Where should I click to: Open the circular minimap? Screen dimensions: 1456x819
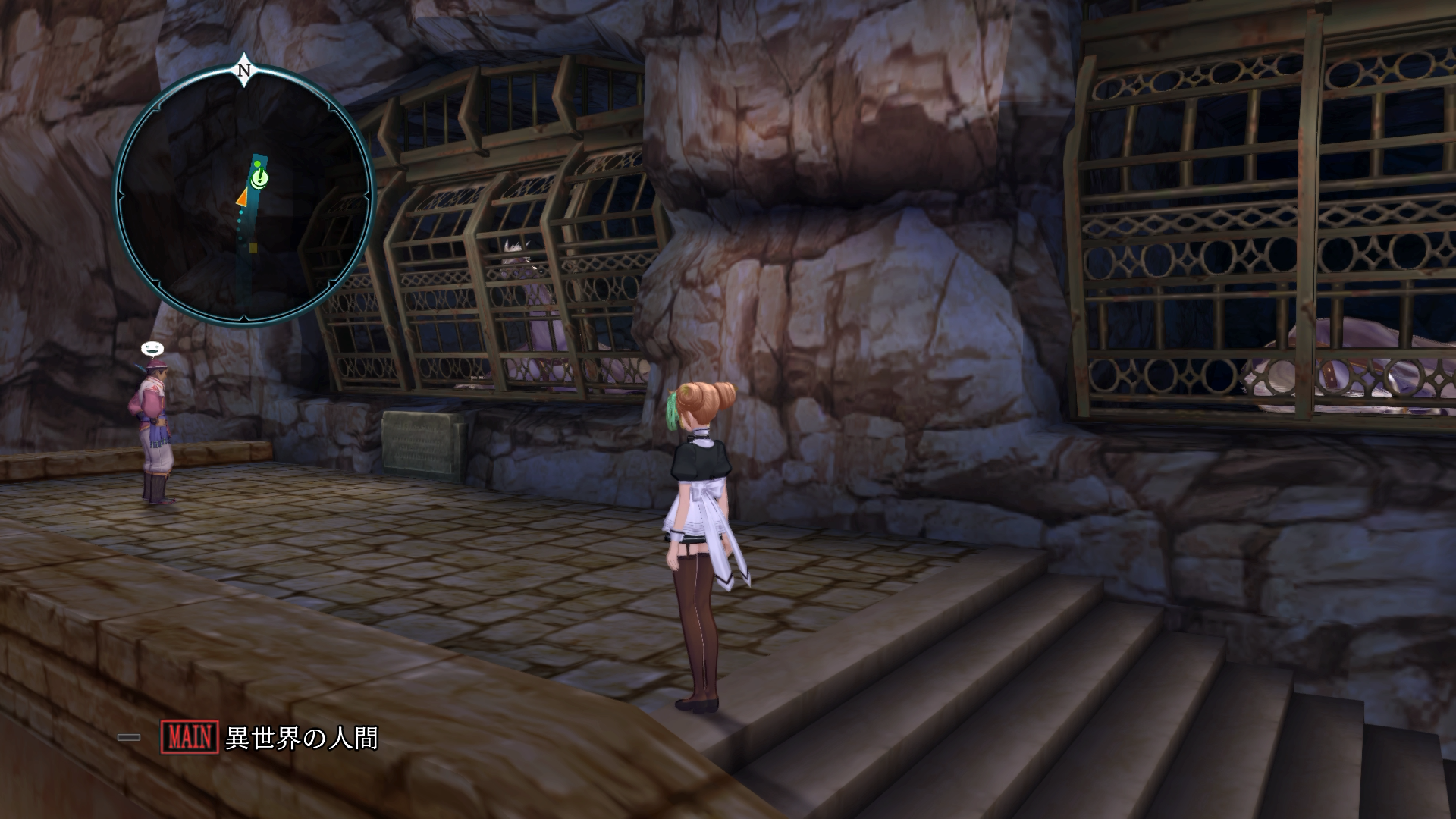tap(244, 196)
